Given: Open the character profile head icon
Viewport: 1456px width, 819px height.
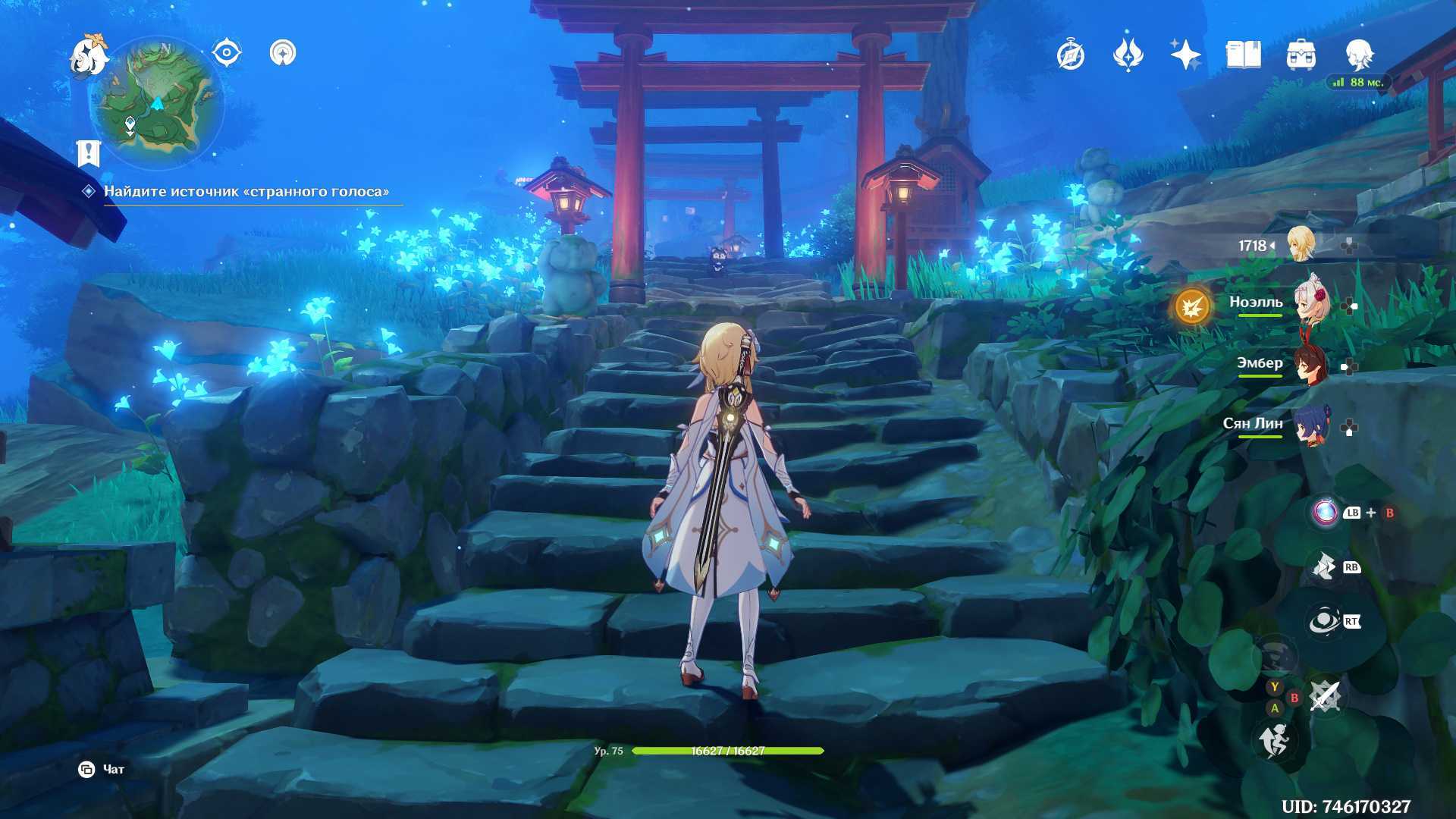Looking at the screenshot, I should 1358,55.
